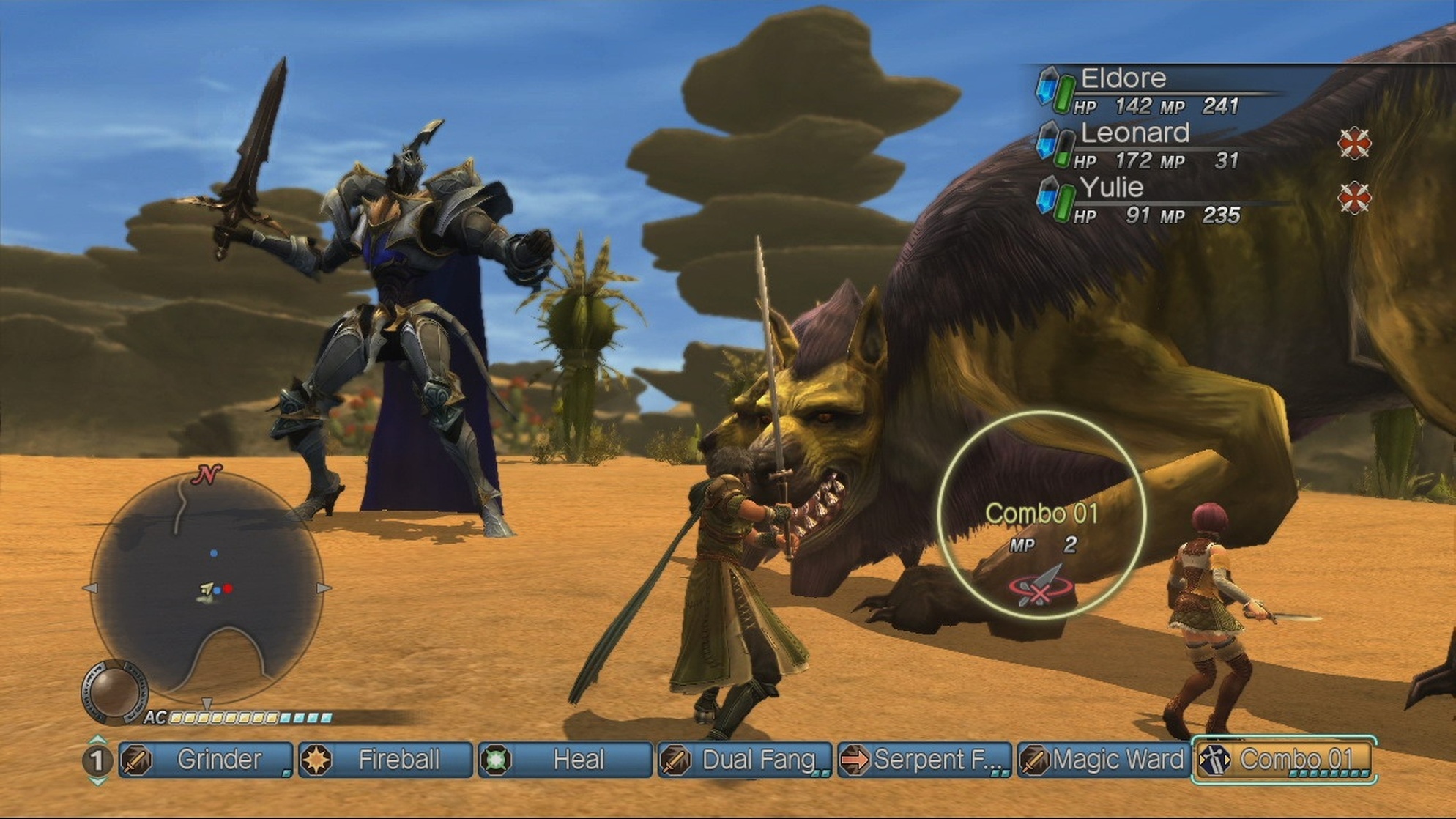1456x819 pixels.
Task: Activate the Fireball spell
Action: pos(385,760)
